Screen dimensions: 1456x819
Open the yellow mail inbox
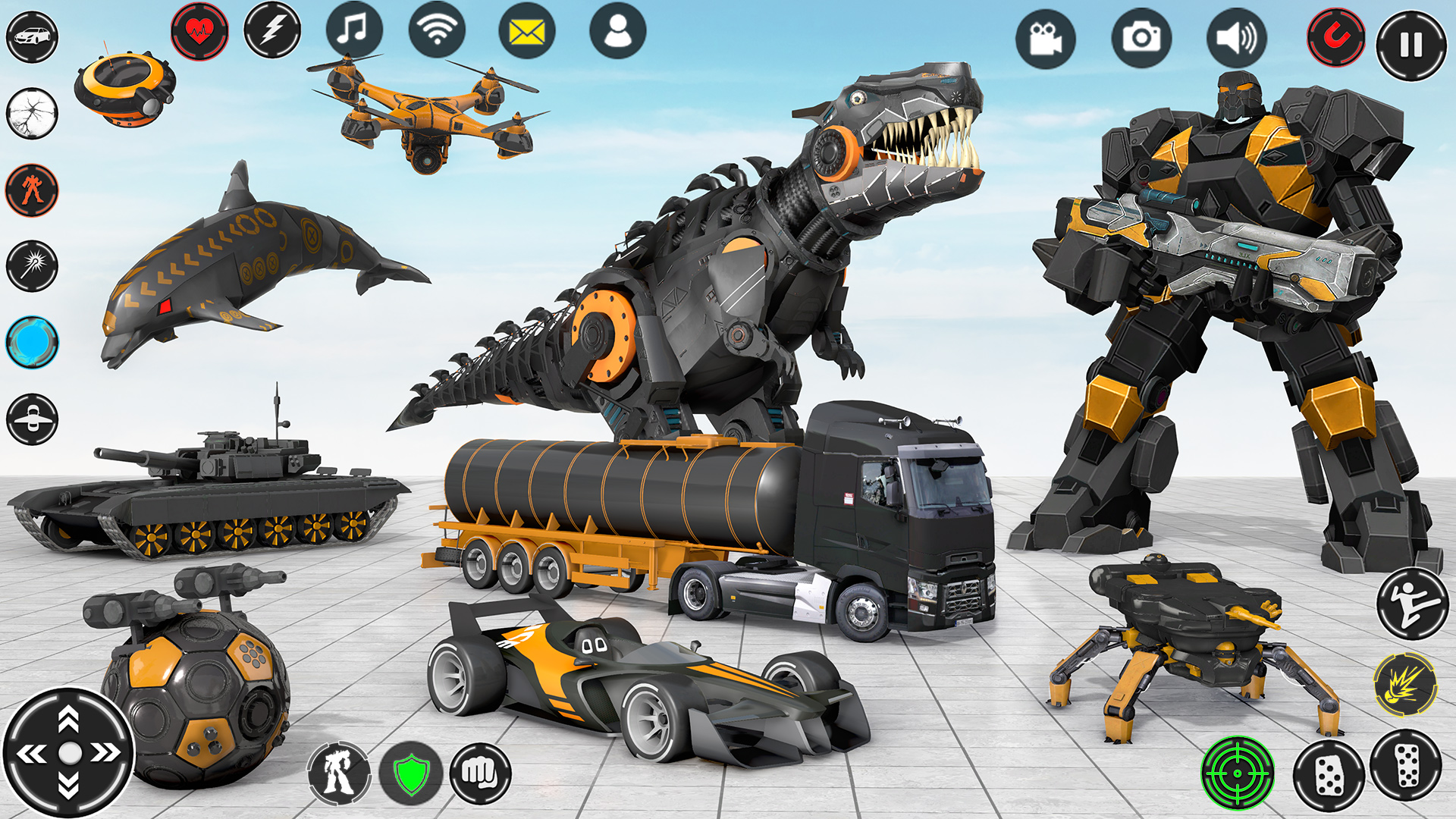point(526,32)
